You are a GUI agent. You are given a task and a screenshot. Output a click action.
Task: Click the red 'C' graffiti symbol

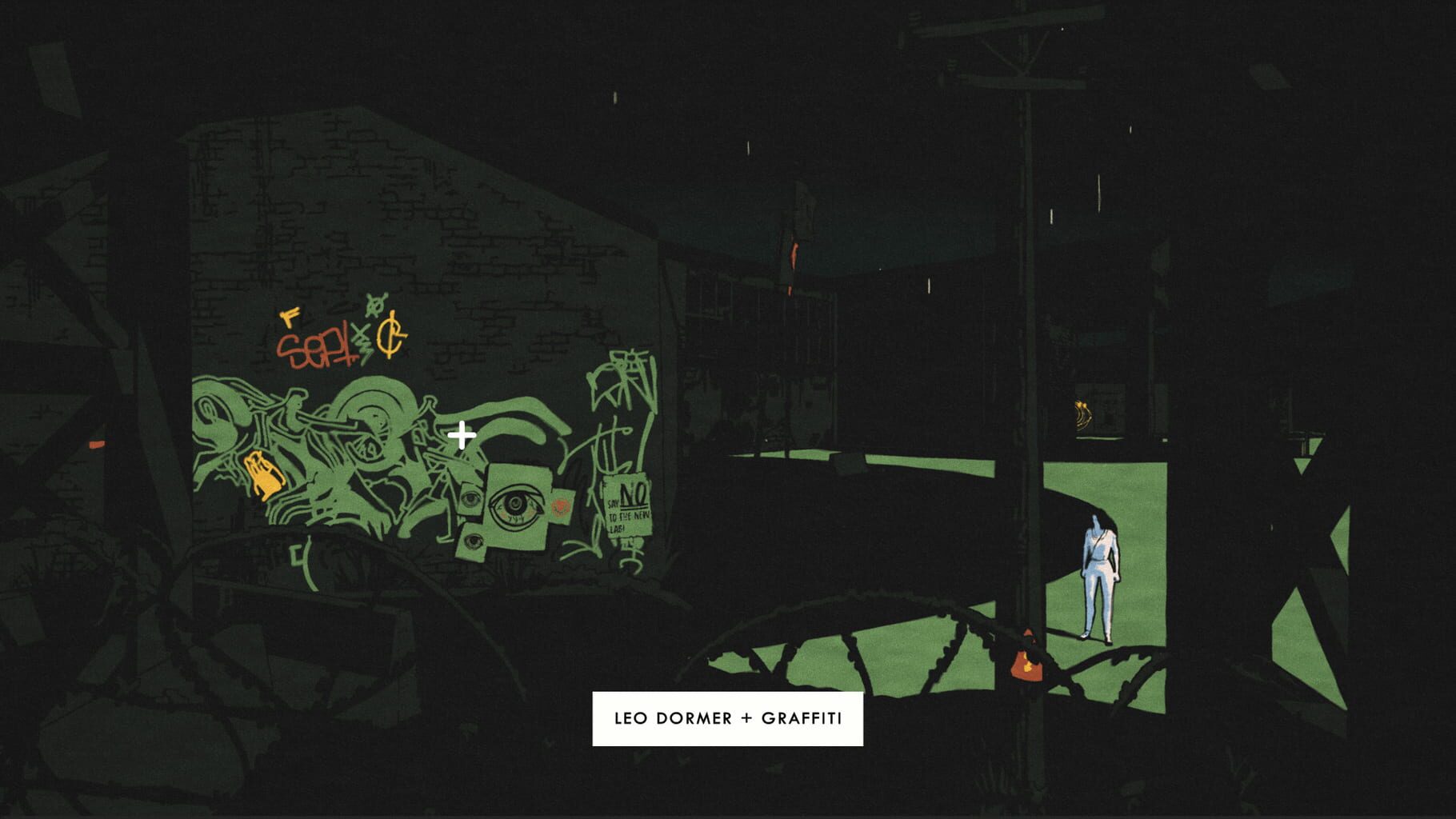390,336
